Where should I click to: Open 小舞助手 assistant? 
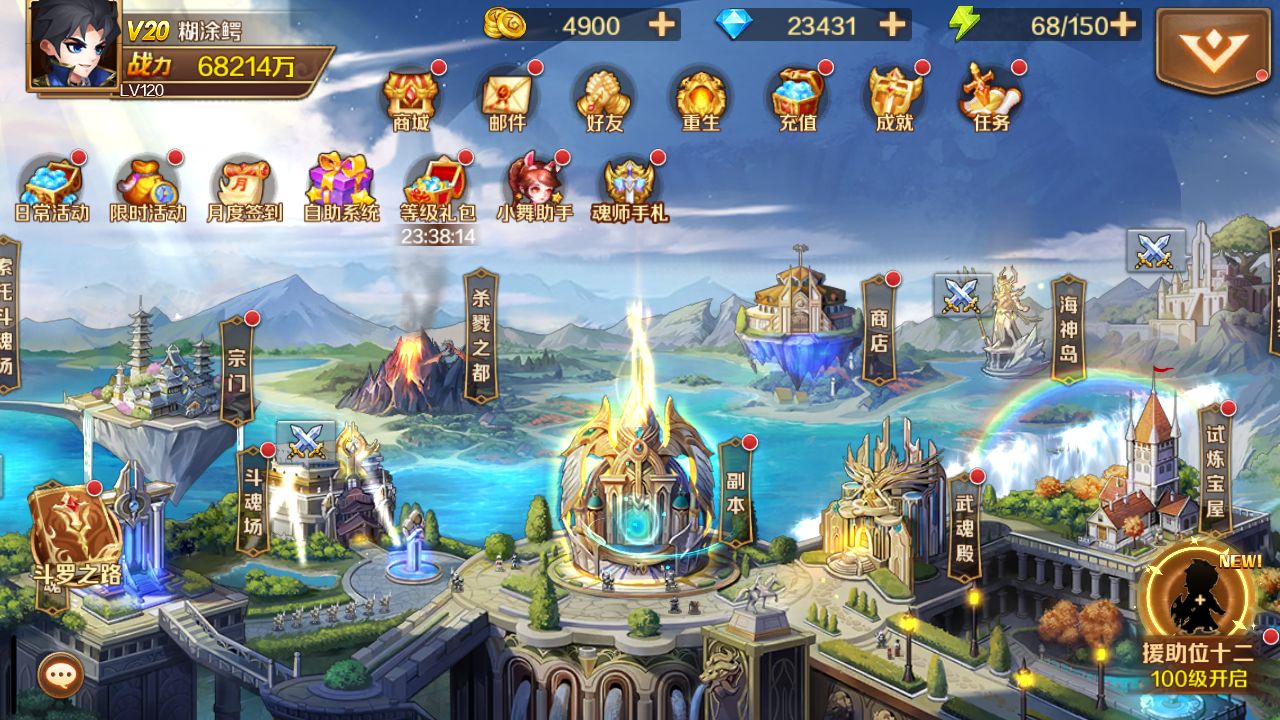click(x=534, y=189)
